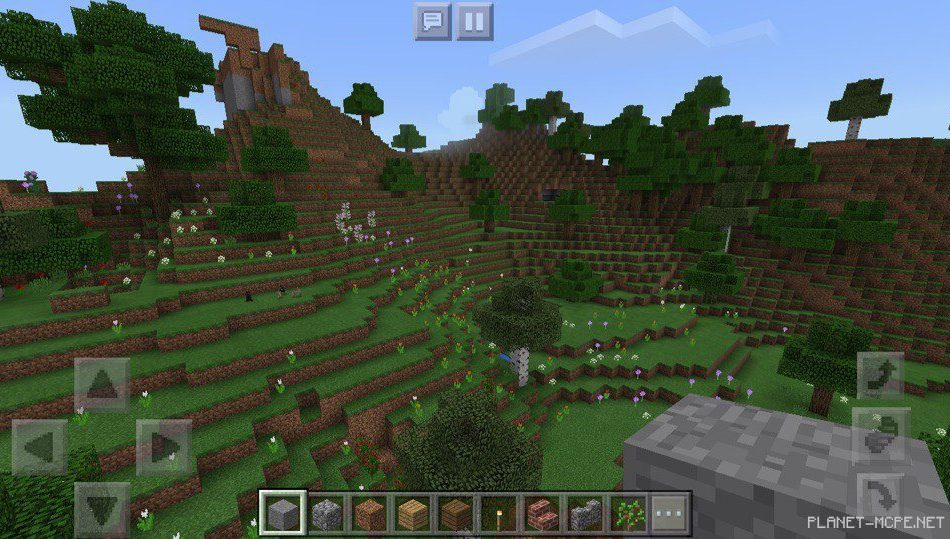950x539 pixels.
Task: Choose the cobblestone wall hotbar slot
Action: (x=585, y=514)
